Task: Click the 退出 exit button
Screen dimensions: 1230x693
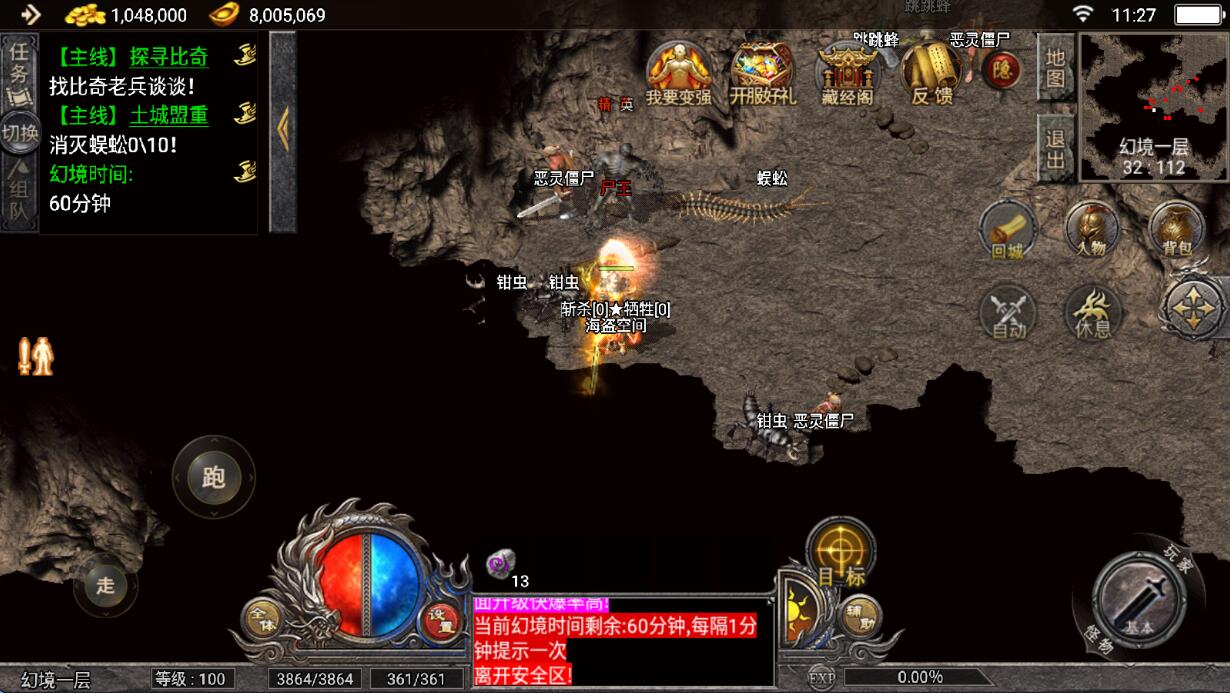Action: click(1055, 148)
